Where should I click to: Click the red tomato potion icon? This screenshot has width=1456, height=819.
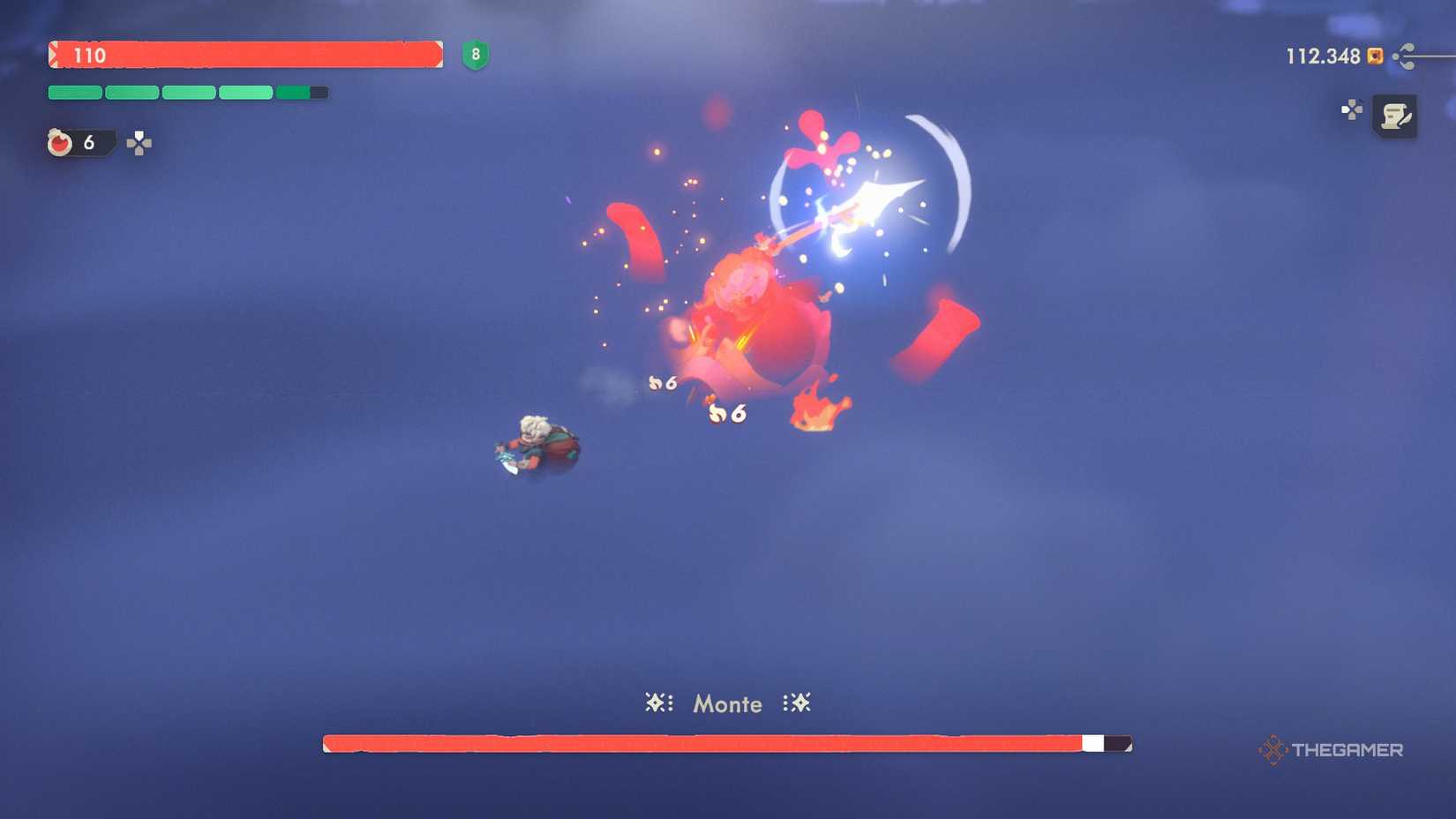pos(58,144)
